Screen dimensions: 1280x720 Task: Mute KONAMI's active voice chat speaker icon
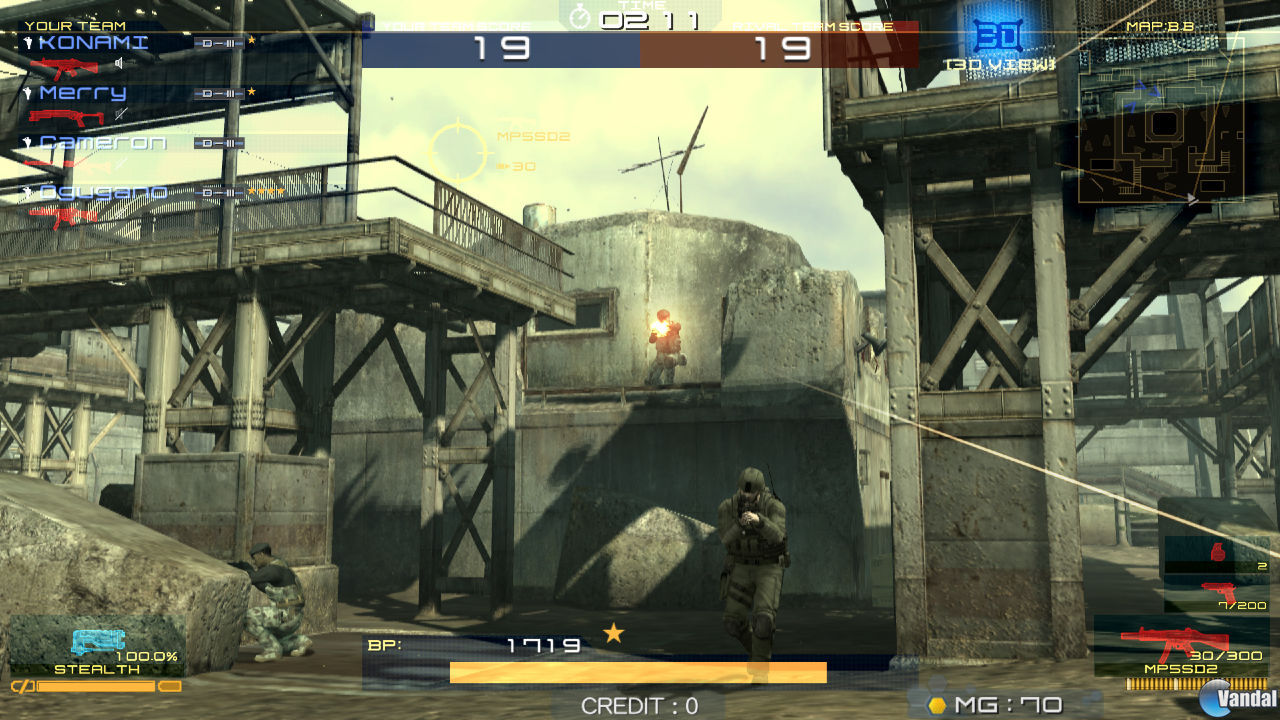coord(118,63)
